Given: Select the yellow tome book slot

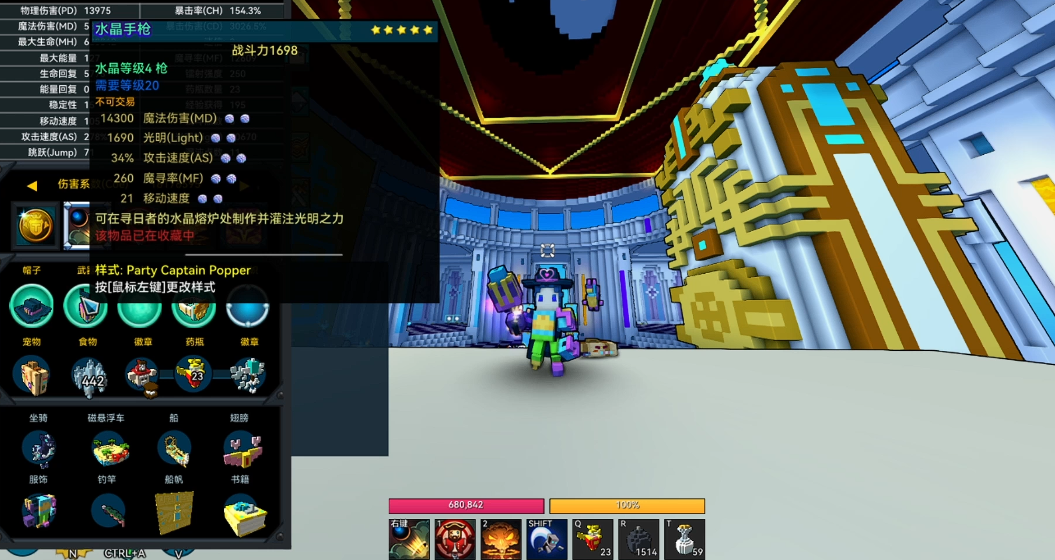Looking at the screenshot, I should 242,512.
